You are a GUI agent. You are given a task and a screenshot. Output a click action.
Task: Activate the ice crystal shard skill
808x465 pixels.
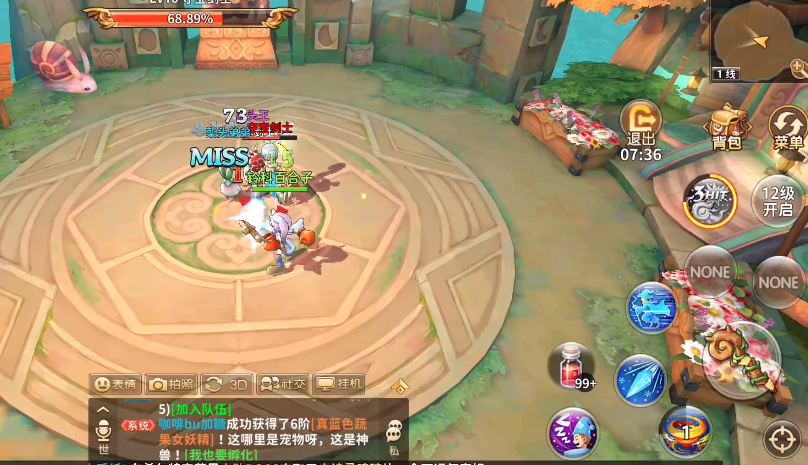click(x=639, y=380)
